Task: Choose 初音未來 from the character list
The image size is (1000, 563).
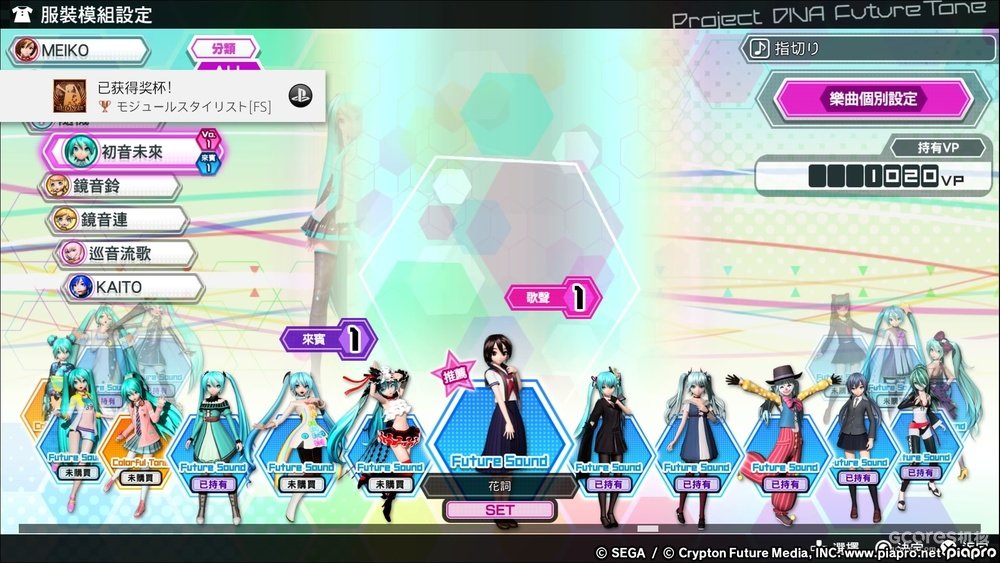Action: click(x=130, y=152)
